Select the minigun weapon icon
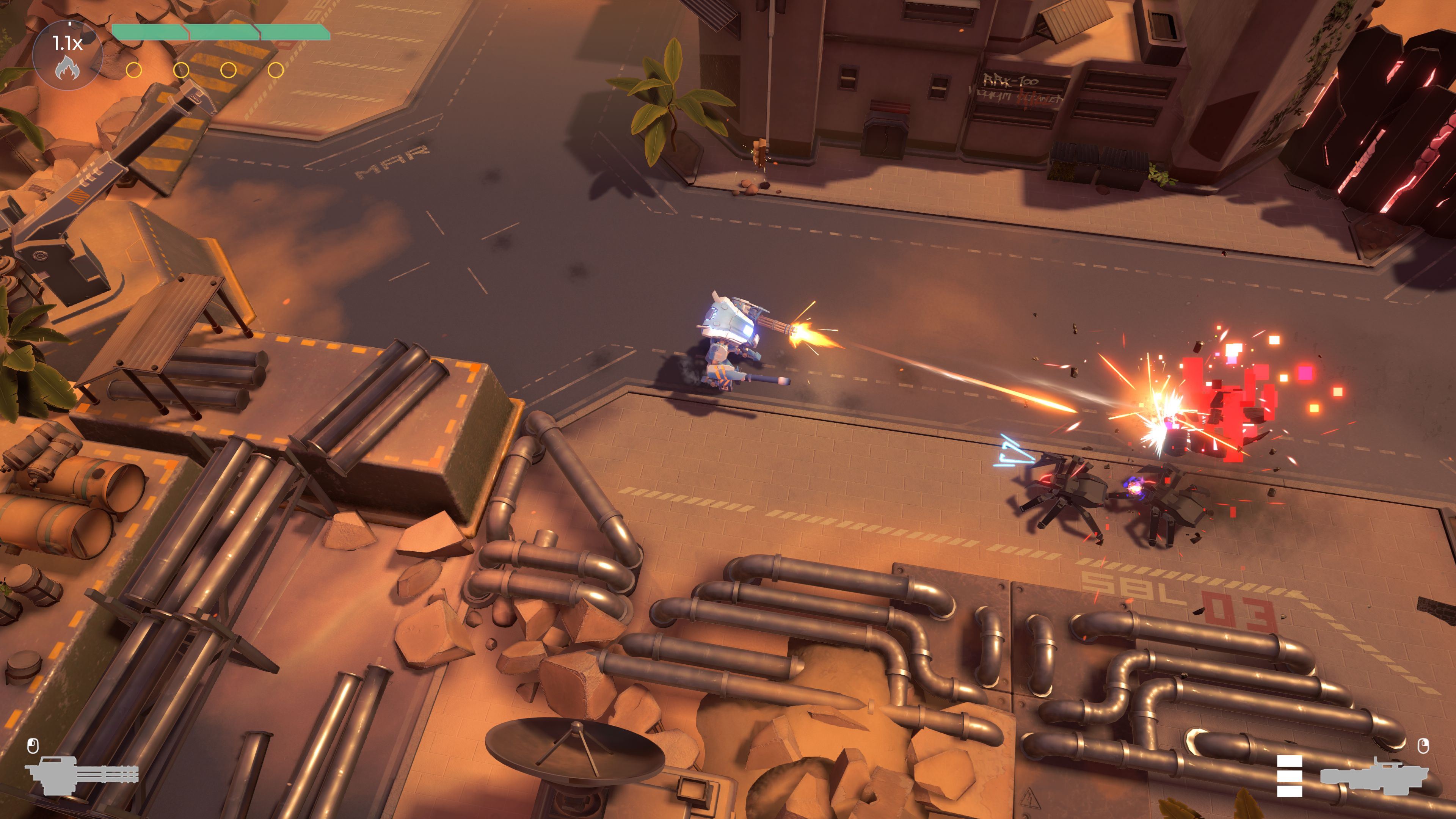This screenshot has width=1456, height=819. click(x=82, y=775)
